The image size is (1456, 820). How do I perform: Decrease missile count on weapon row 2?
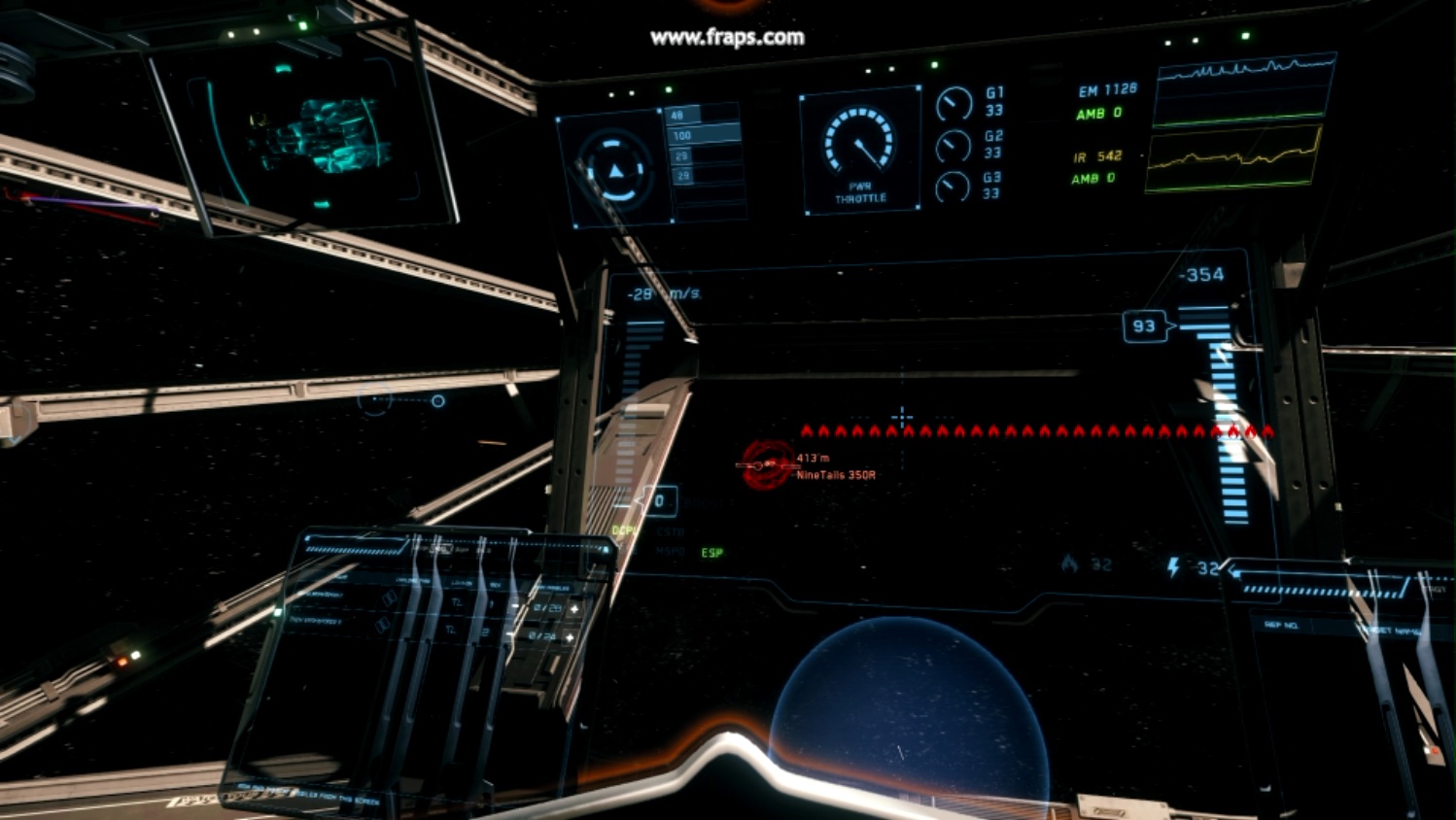point(511,635)
